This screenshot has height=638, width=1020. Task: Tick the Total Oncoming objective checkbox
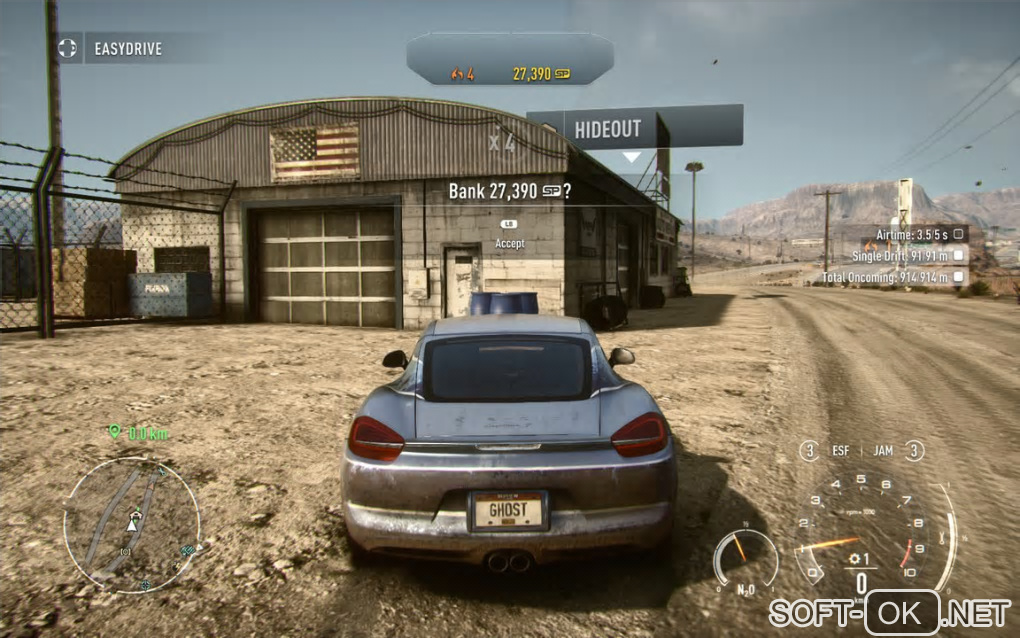[958, 277]
